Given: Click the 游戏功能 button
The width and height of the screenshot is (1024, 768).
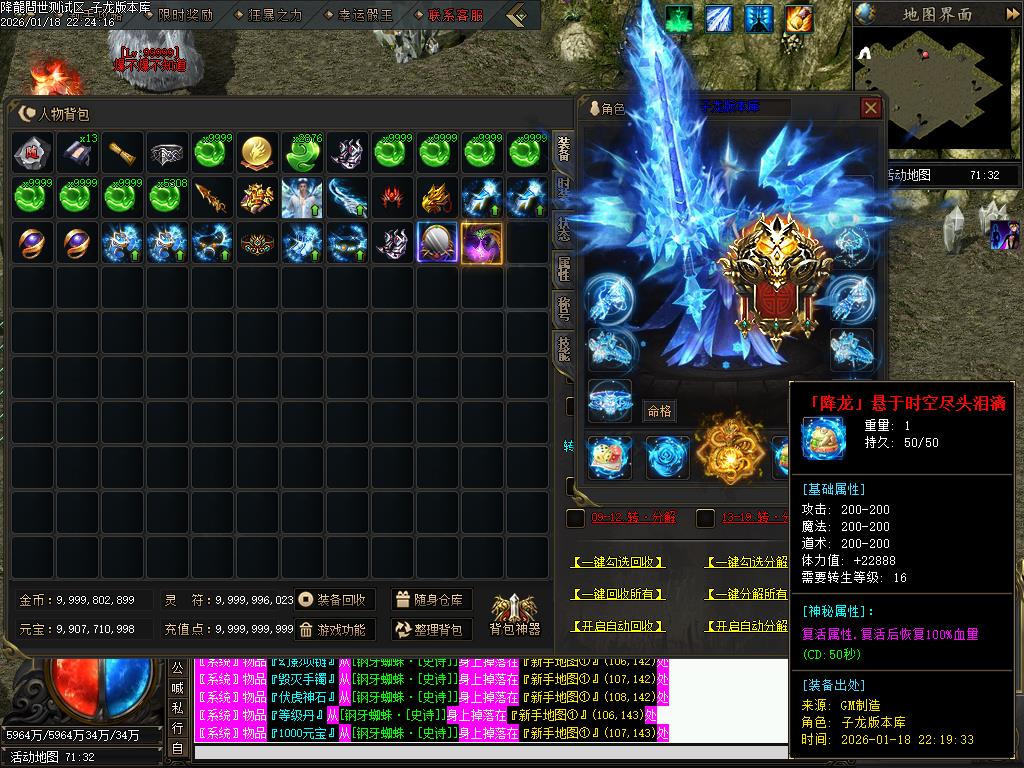Looking at the screenshot, I should click(x=335, y=629).
